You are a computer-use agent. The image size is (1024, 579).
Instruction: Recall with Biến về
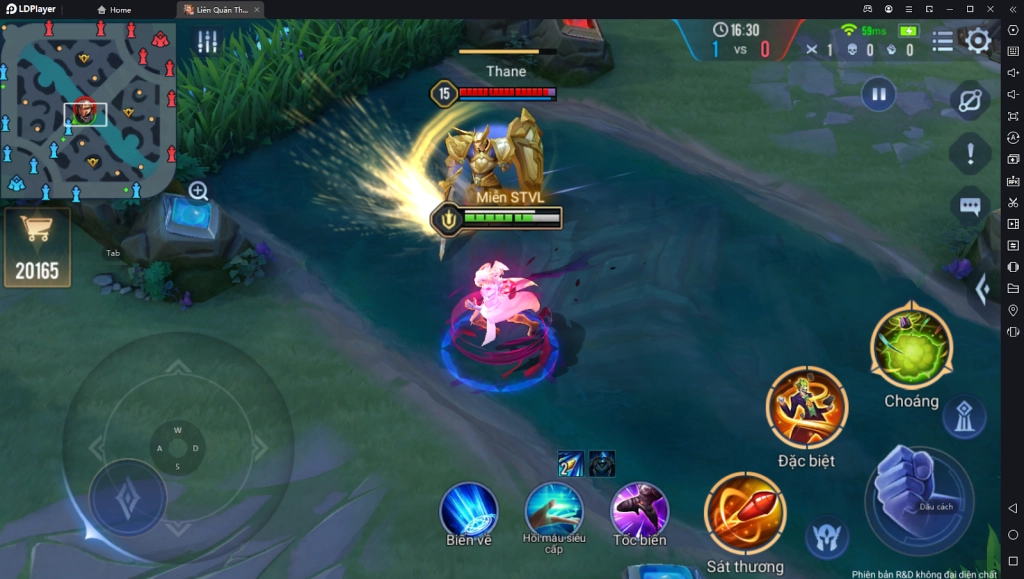[468, 509]
